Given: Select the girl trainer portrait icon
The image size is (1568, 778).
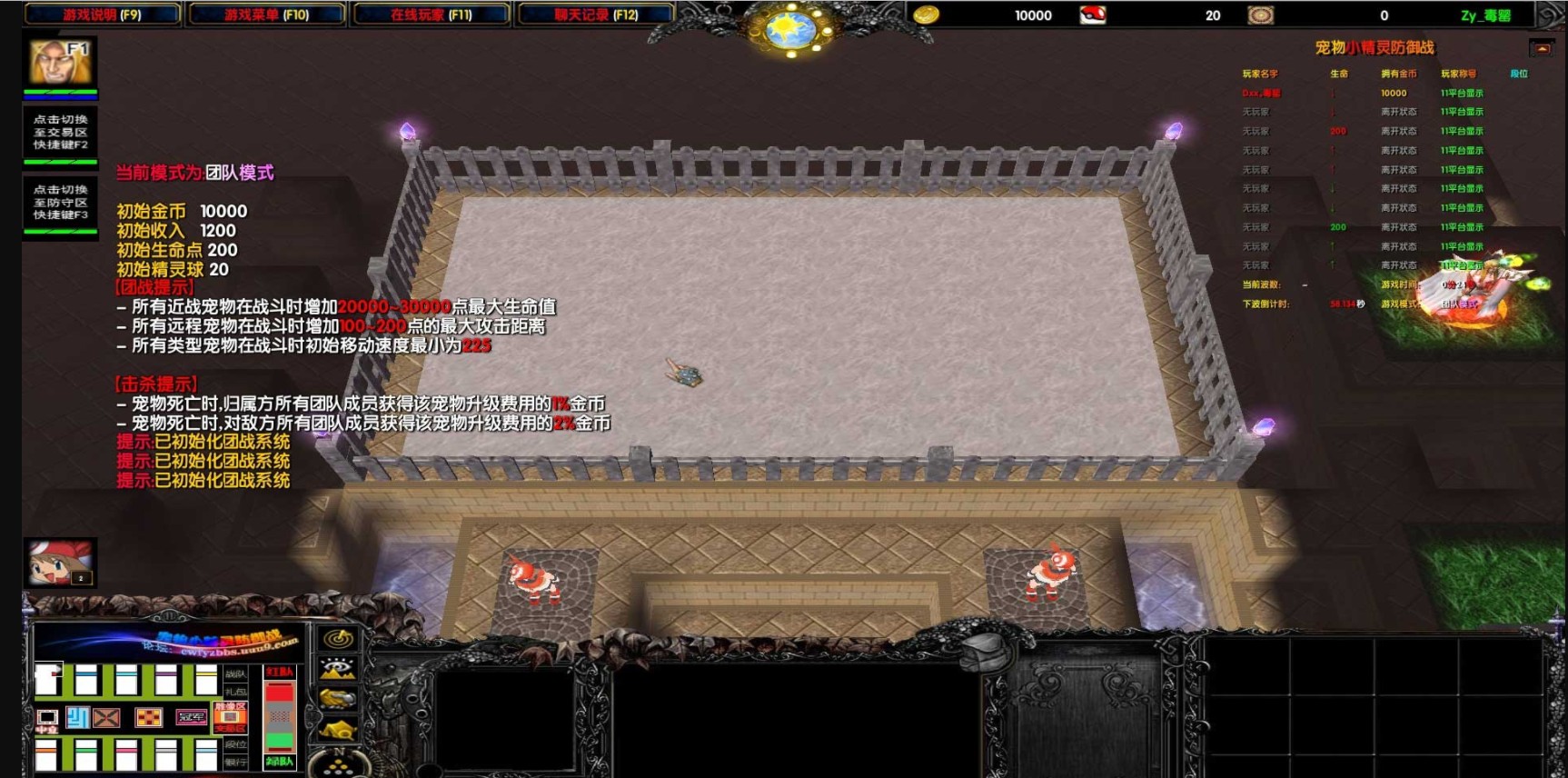Looking at the screenshot, I should pyautogui.click(x=60, y=562).
